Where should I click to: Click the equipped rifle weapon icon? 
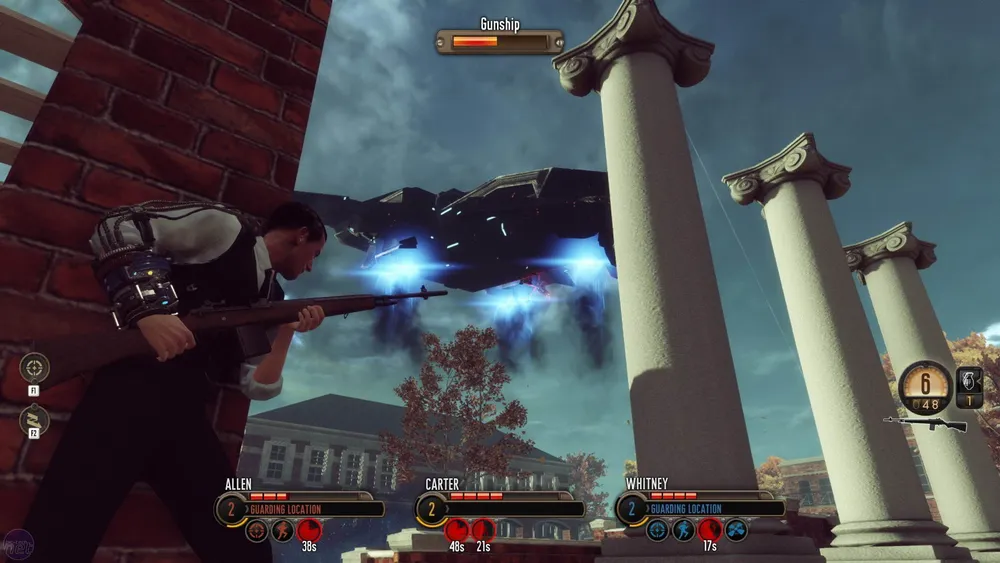pyautogui.click(x=926, y=424)
